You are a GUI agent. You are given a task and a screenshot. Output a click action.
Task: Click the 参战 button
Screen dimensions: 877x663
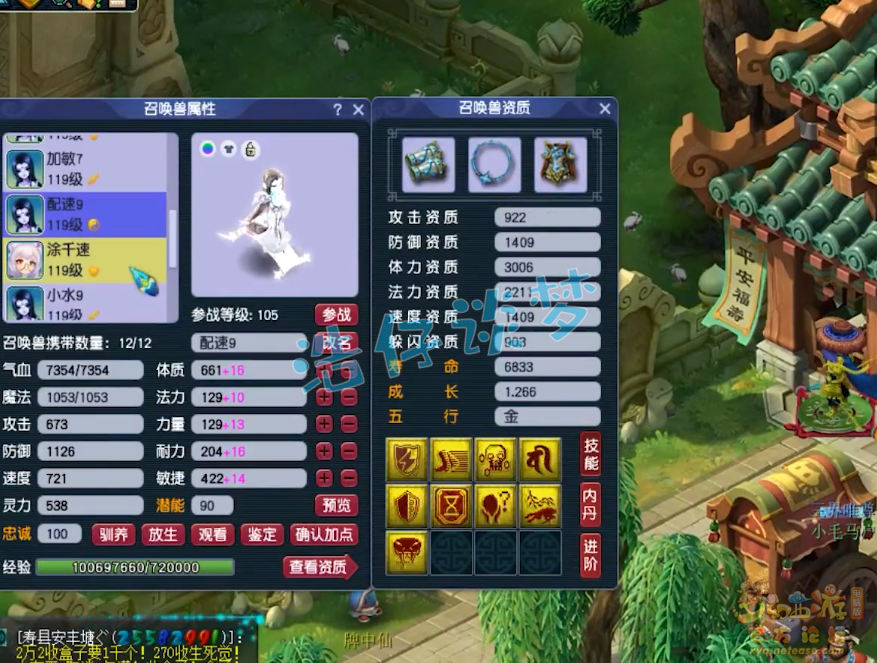point(336,315)
